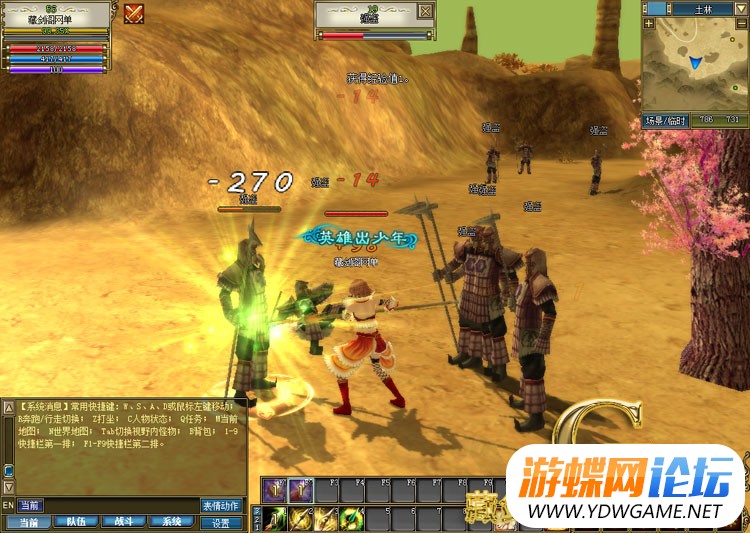This screenshot has width=750, height=533.
Task: Show the 系统 system messages tab
Action: tap(172, 522)
